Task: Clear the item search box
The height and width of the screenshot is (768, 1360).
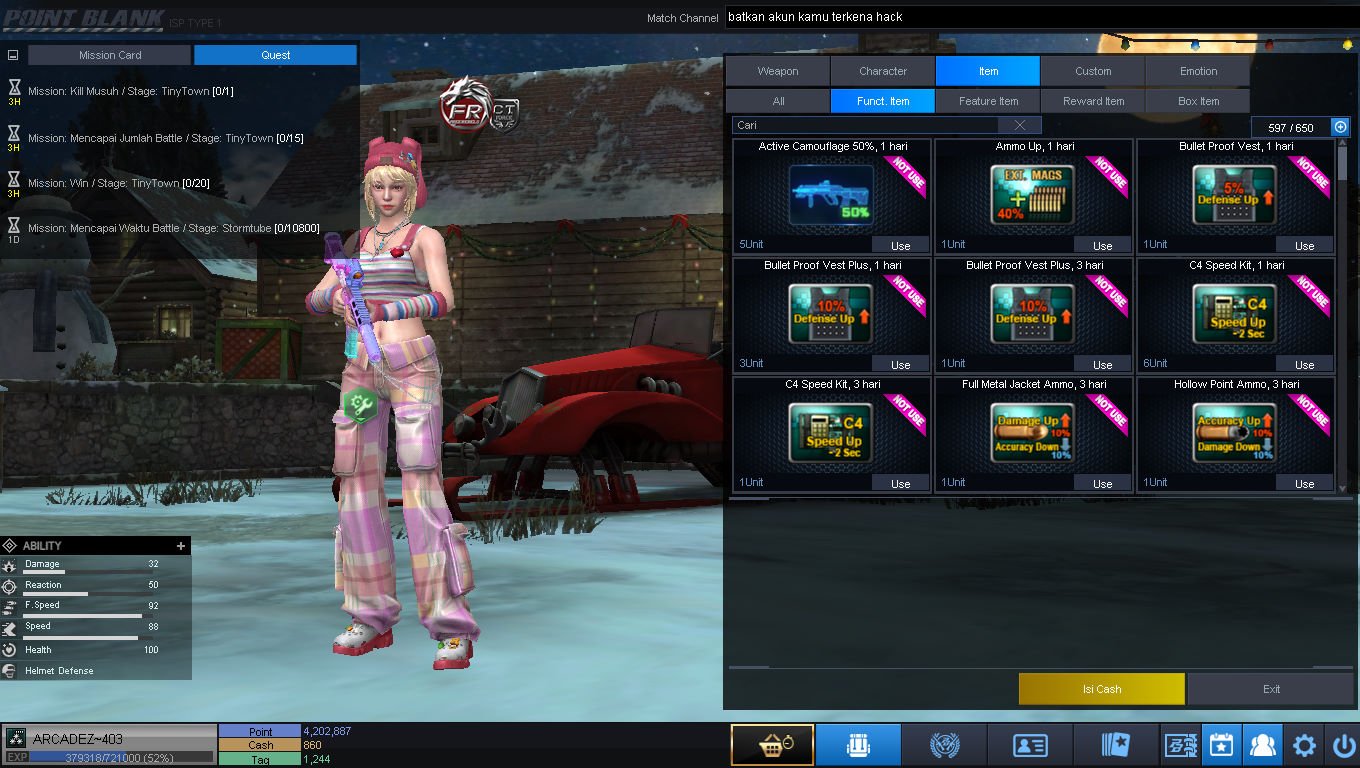Action: tap(1020, 125)
